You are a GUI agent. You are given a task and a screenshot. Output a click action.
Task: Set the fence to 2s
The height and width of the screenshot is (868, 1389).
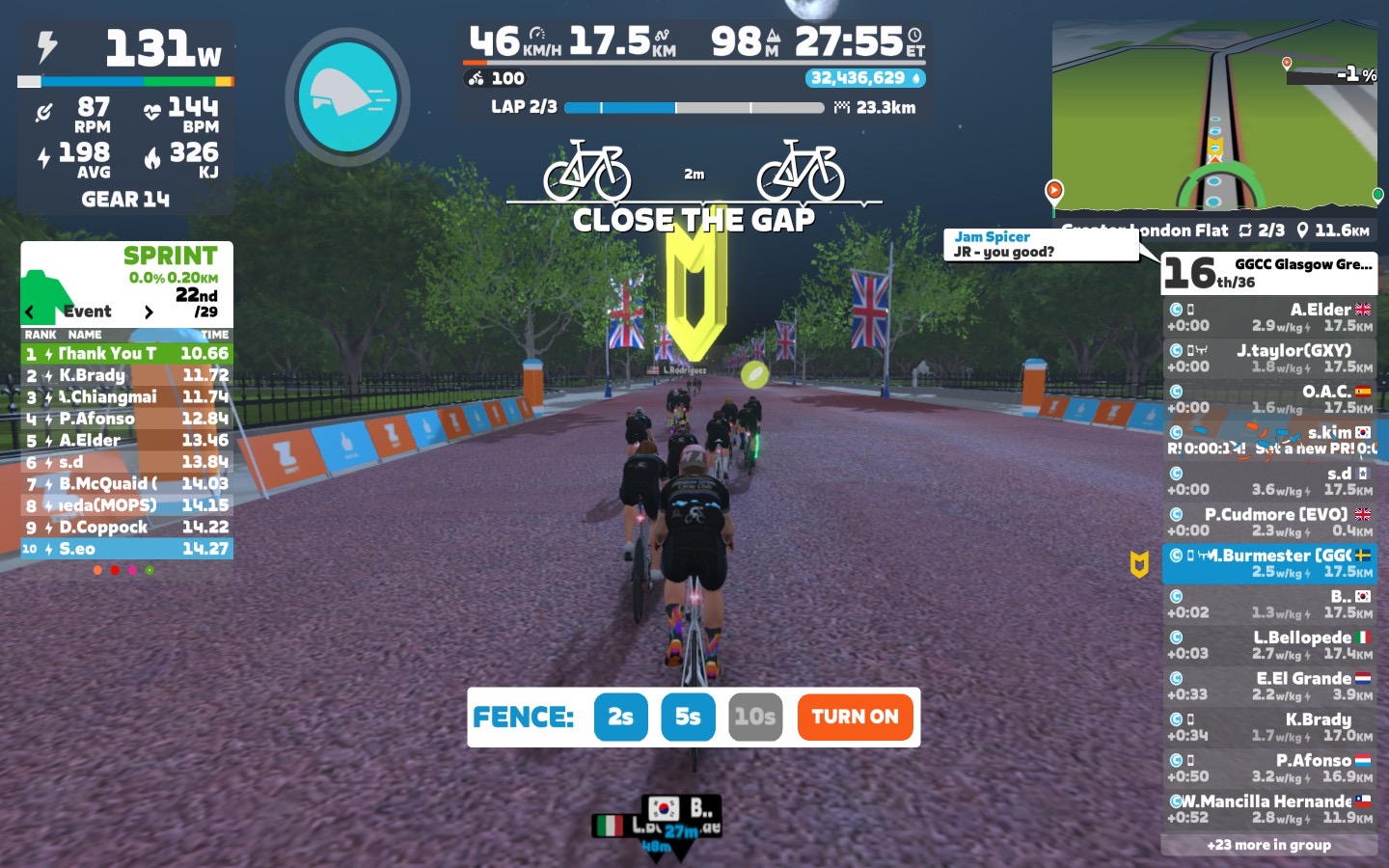pyautogui.click(x=620, y=717)
